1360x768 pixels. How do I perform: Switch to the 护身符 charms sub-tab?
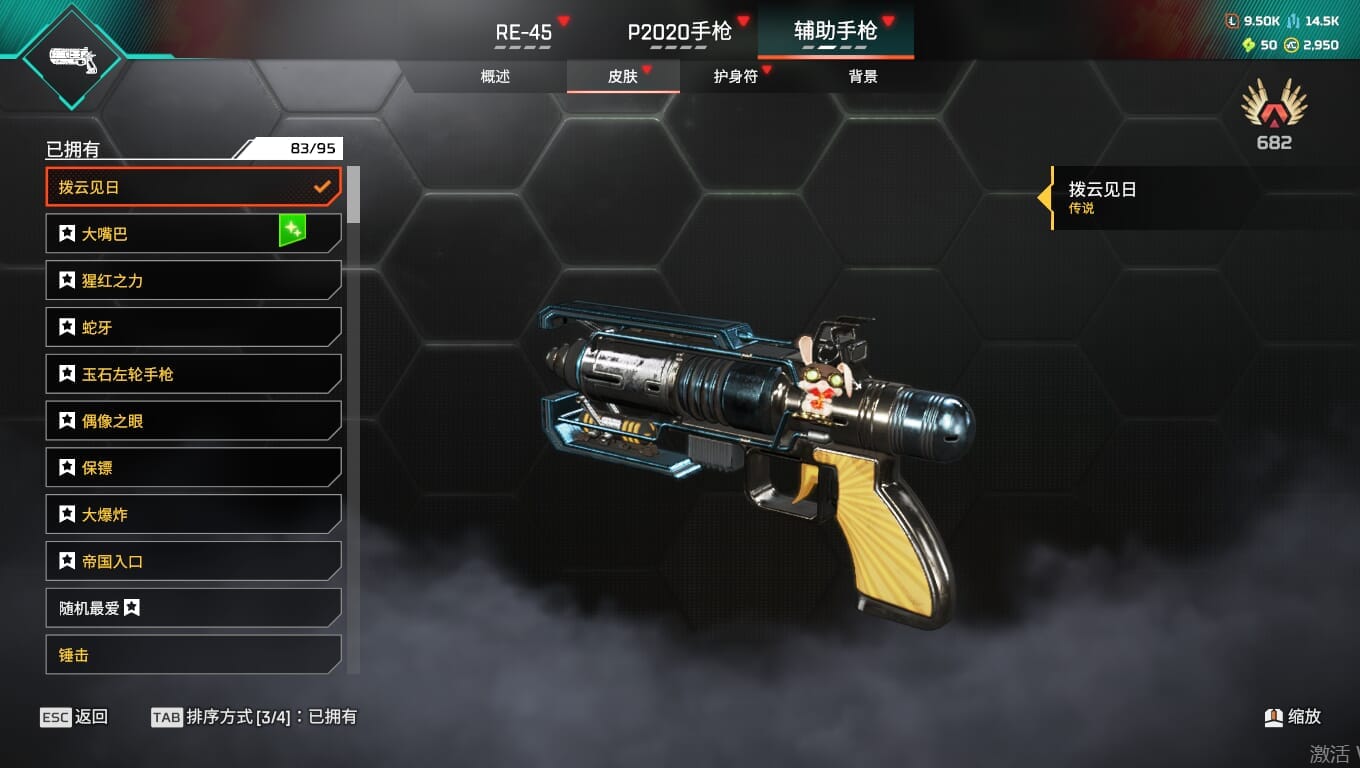coord(736,77)
